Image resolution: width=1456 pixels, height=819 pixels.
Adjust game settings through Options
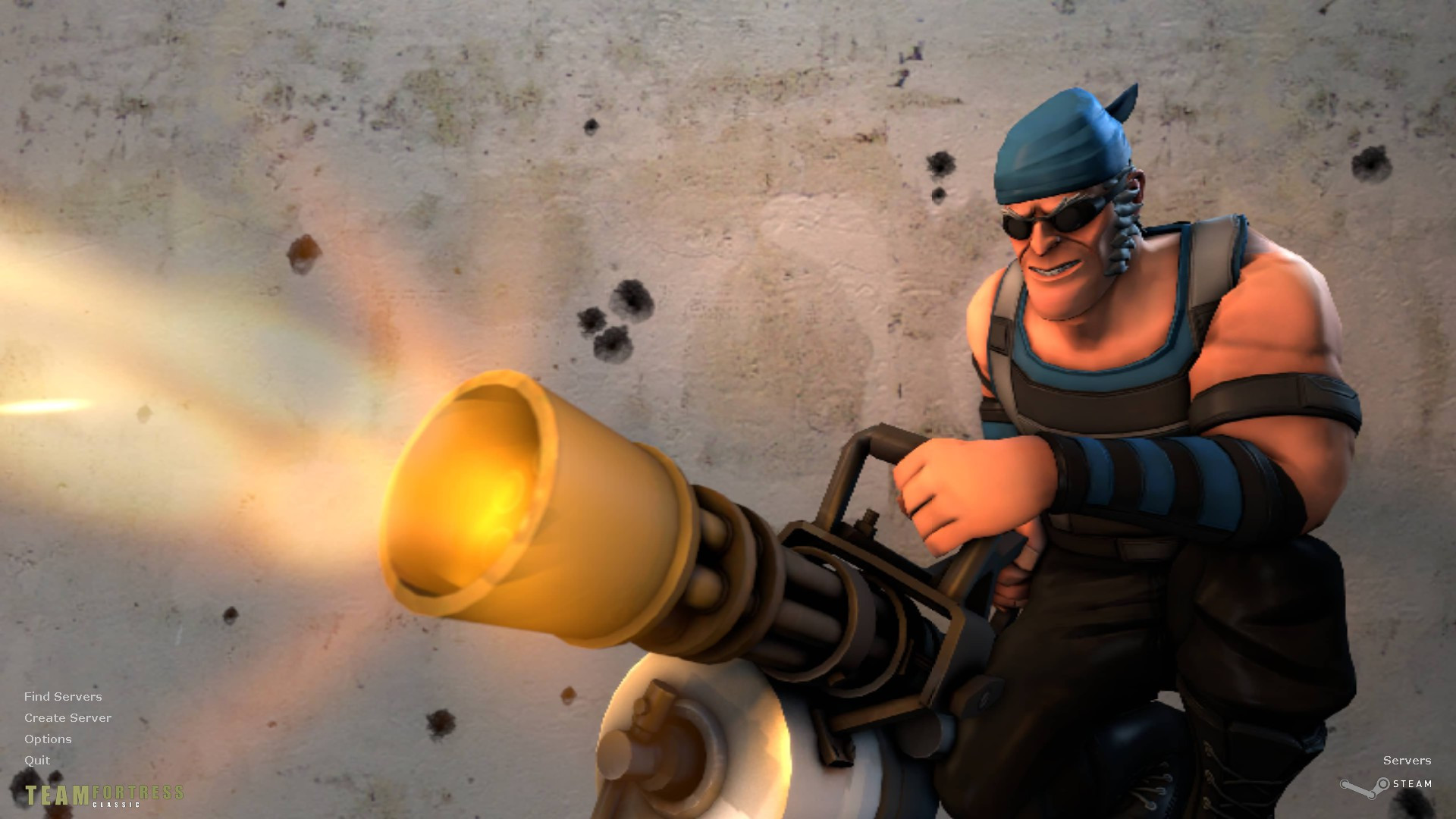[x=48, y=739]
